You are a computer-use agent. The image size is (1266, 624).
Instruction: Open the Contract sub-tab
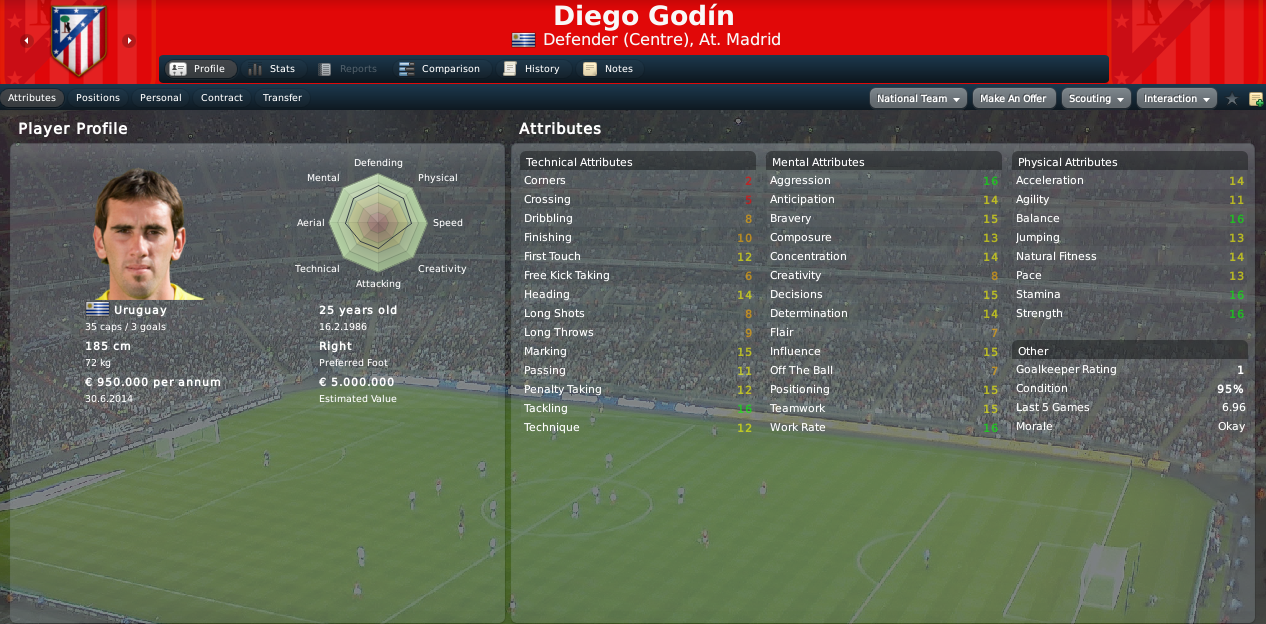click(x=222, y=98)
